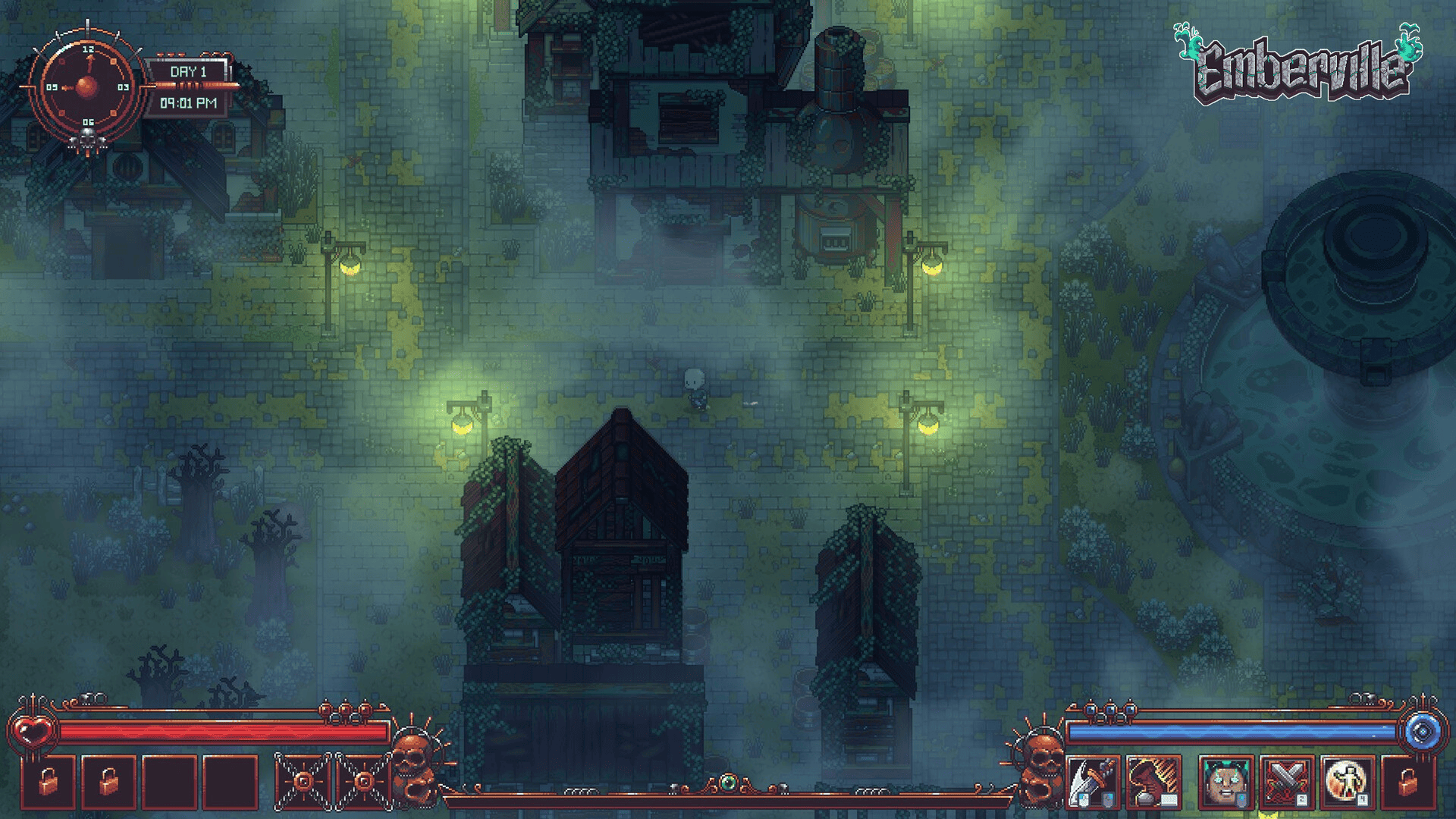Trigger the glowing-eyed face skill

click(1225, 782)
